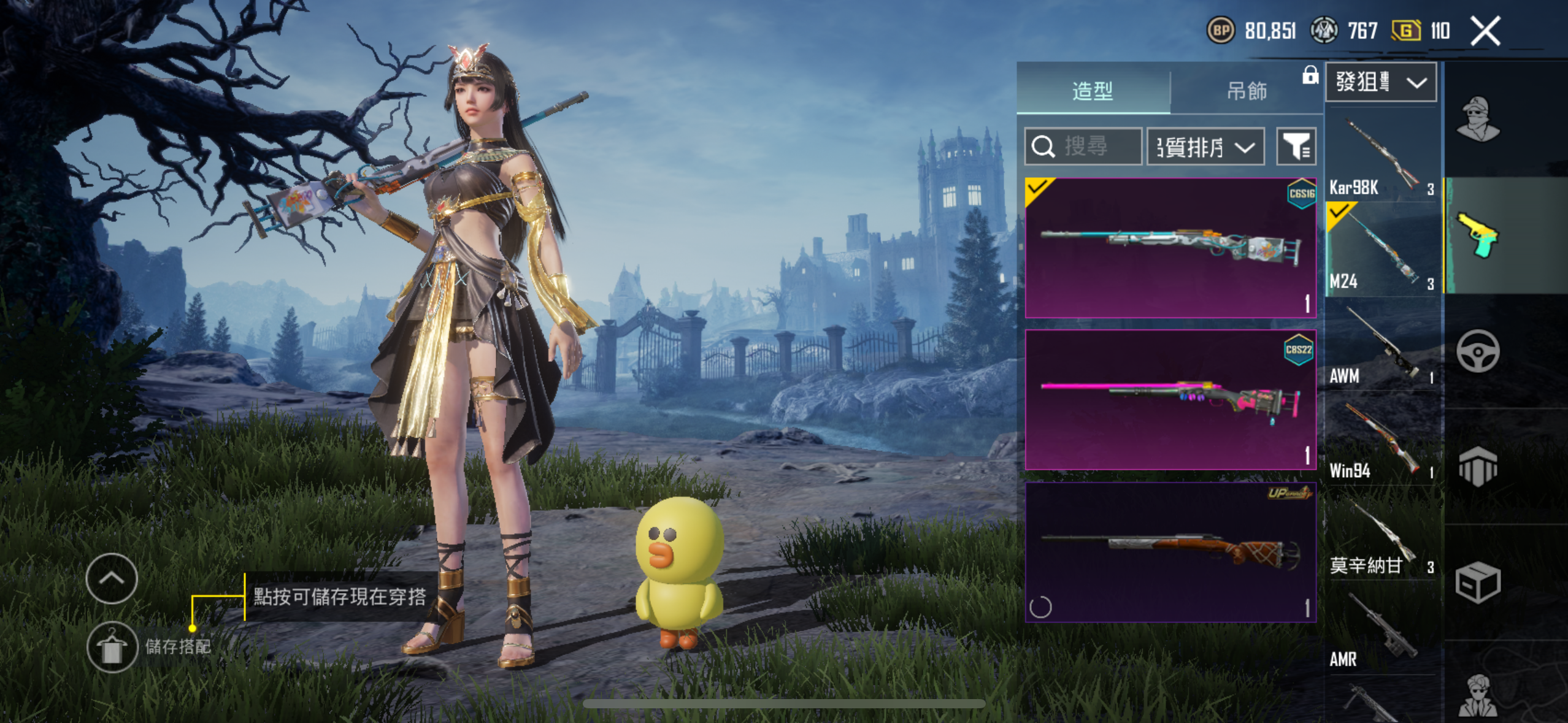Open the character outfit category
1568x723 pixels.
[x=1478, y=120]
